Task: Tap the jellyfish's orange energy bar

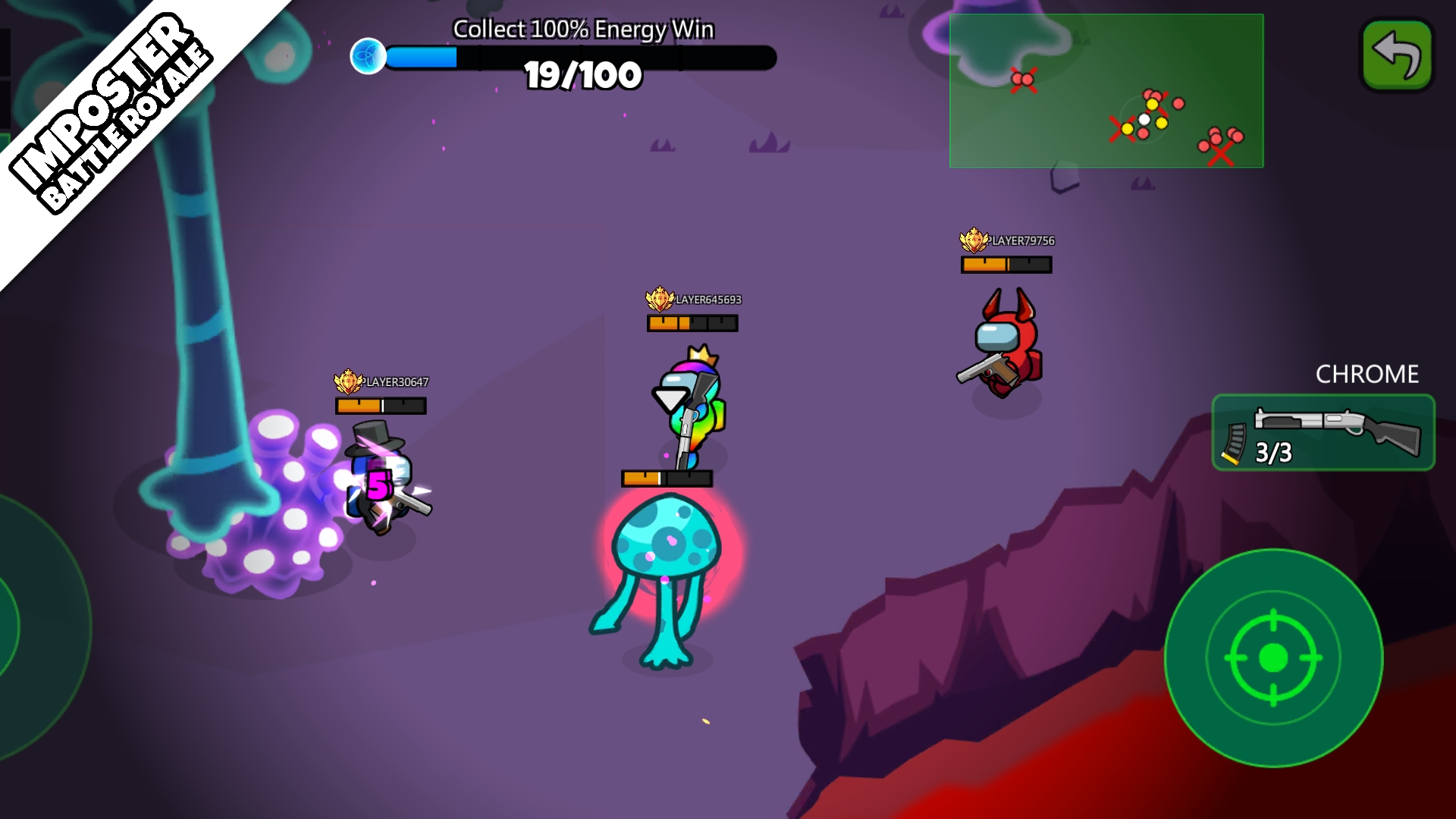Action: pyautogui.click(x=667, y=478)
